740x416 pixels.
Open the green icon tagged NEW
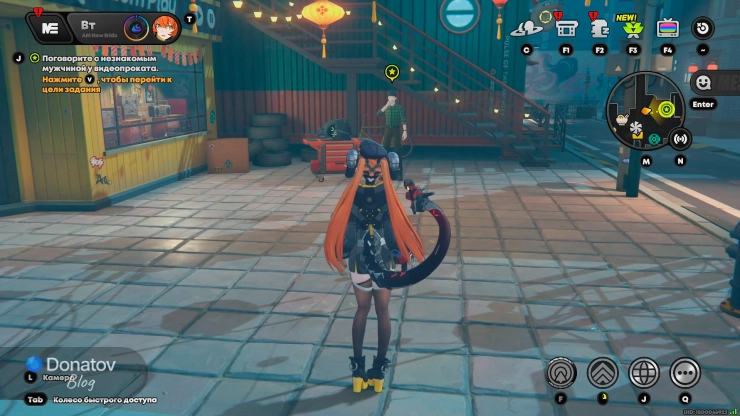pos(632,28)
